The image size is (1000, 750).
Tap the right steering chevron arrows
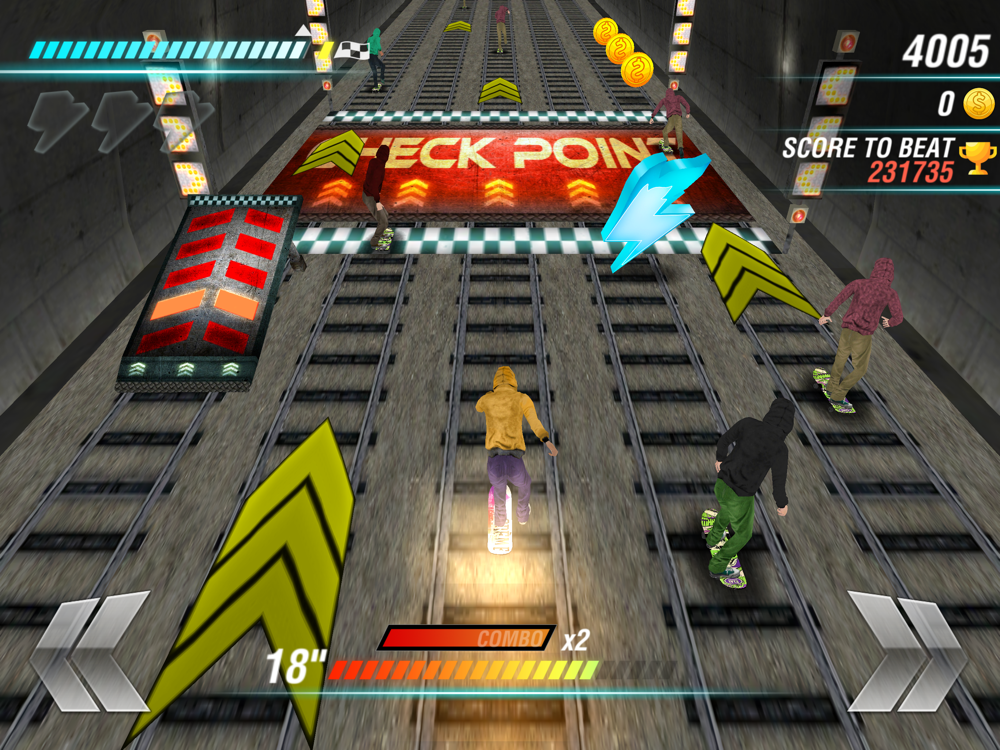click(907, 651)
